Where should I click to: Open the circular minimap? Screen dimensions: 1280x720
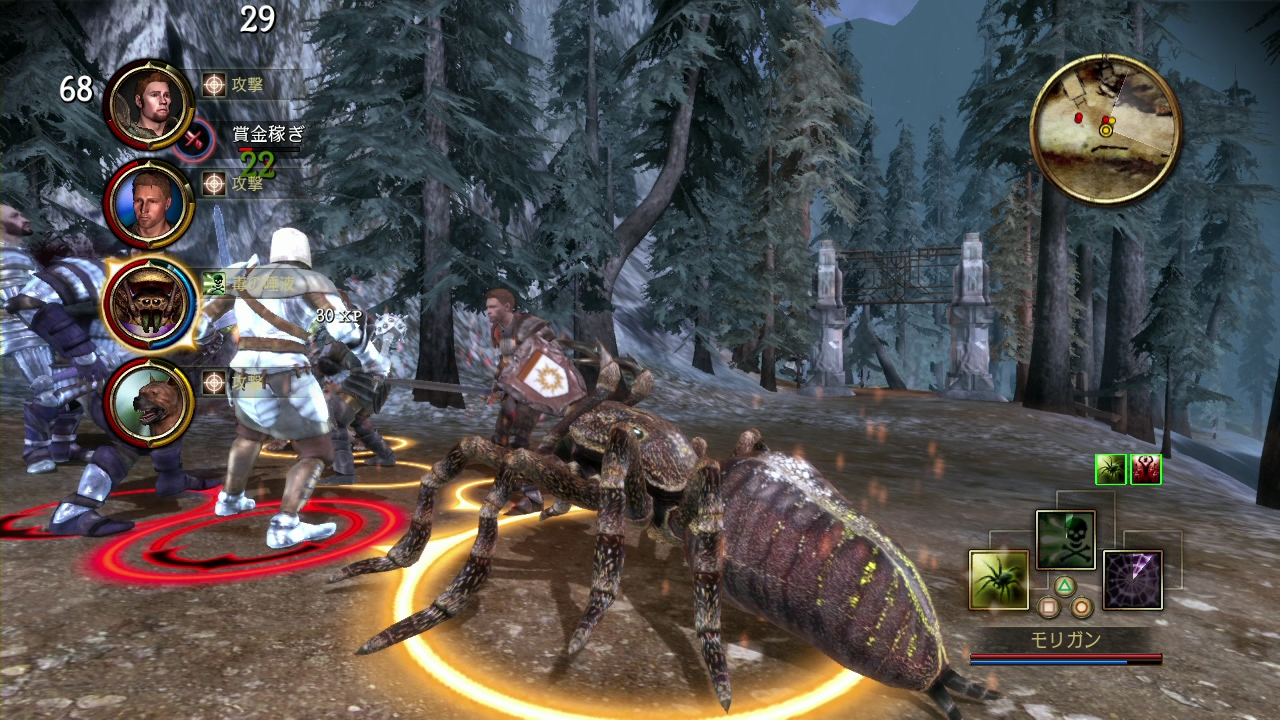pos(1105,129)
